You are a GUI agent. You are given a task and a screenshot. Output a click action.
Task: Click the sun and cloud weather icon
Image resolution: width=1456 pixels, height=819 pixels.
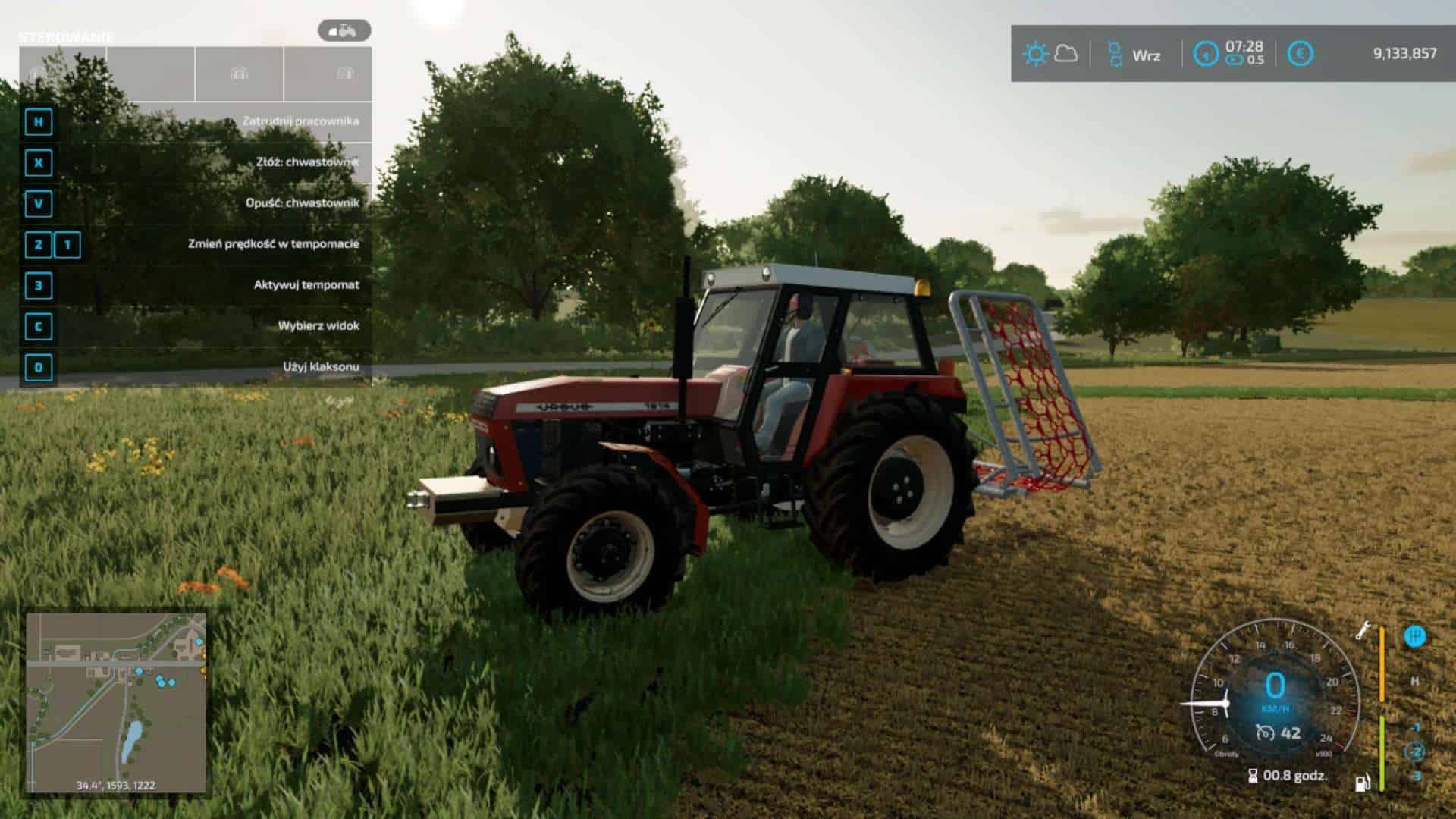pyautogui.click(x=1050, y=54)
